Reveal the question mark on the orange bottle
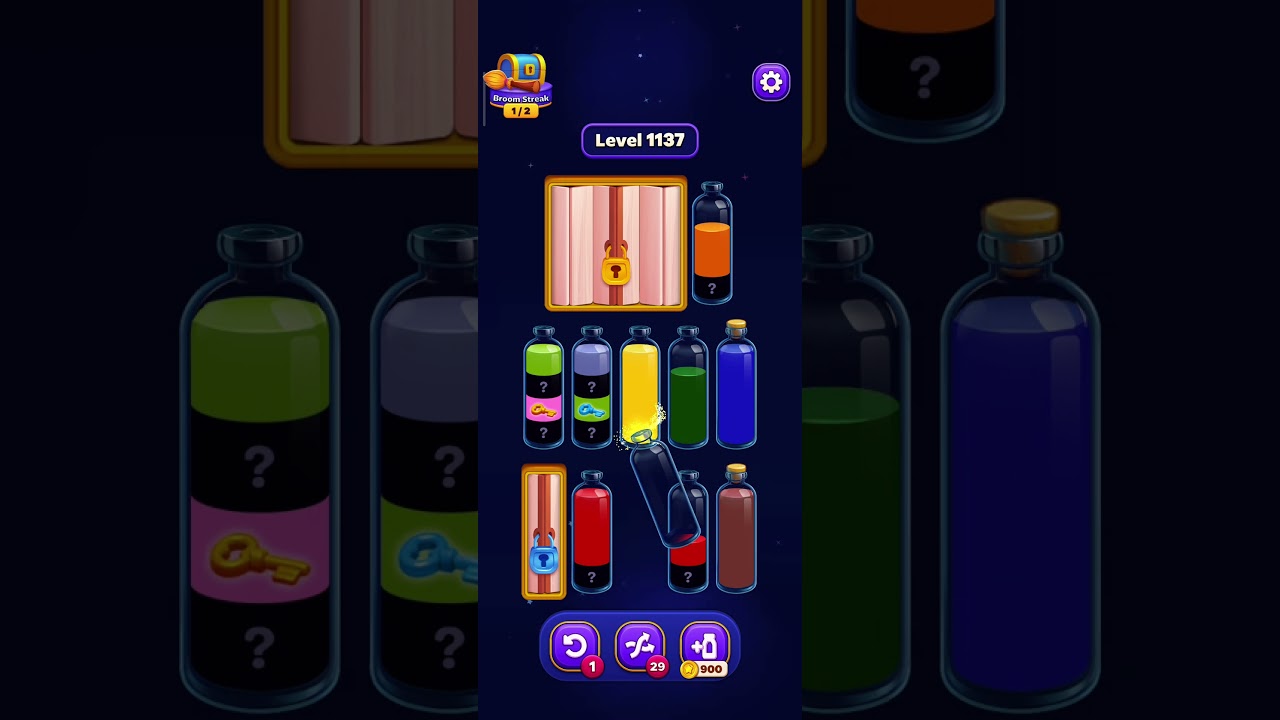 [711, 287]
